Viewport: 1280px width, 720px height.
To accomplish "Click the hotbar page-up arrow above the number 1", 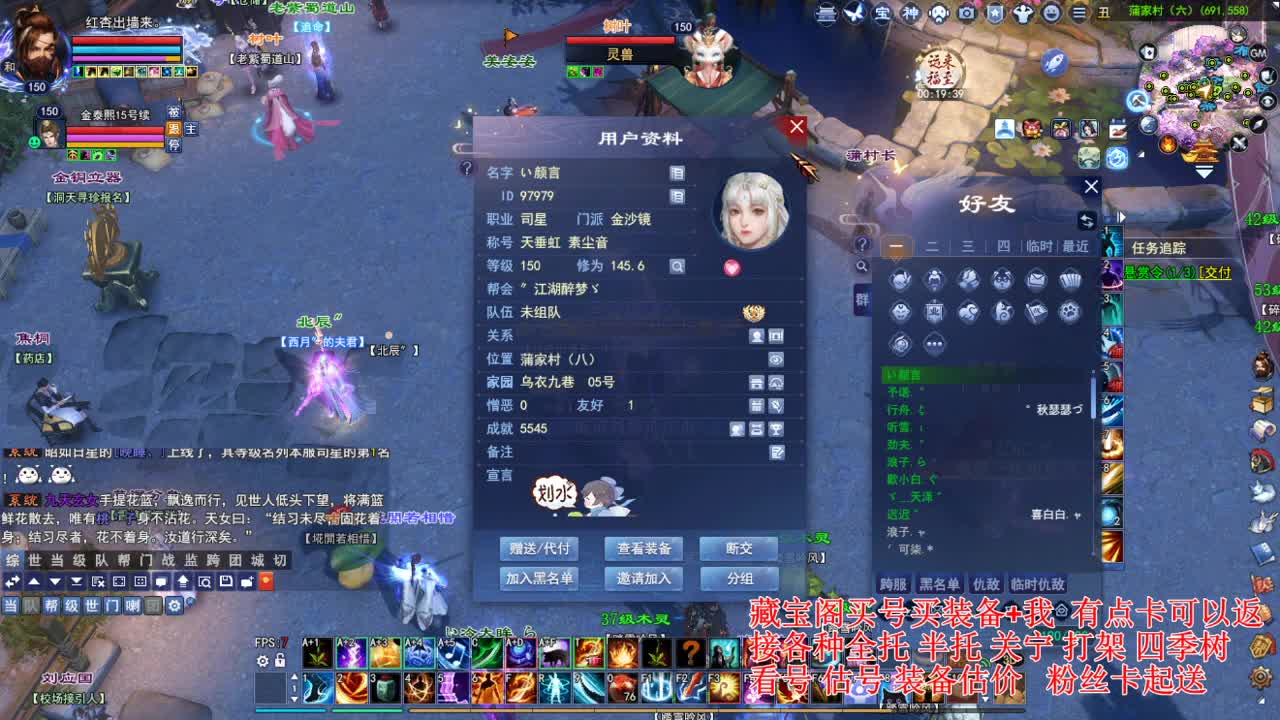I will [x=294, y=677].
